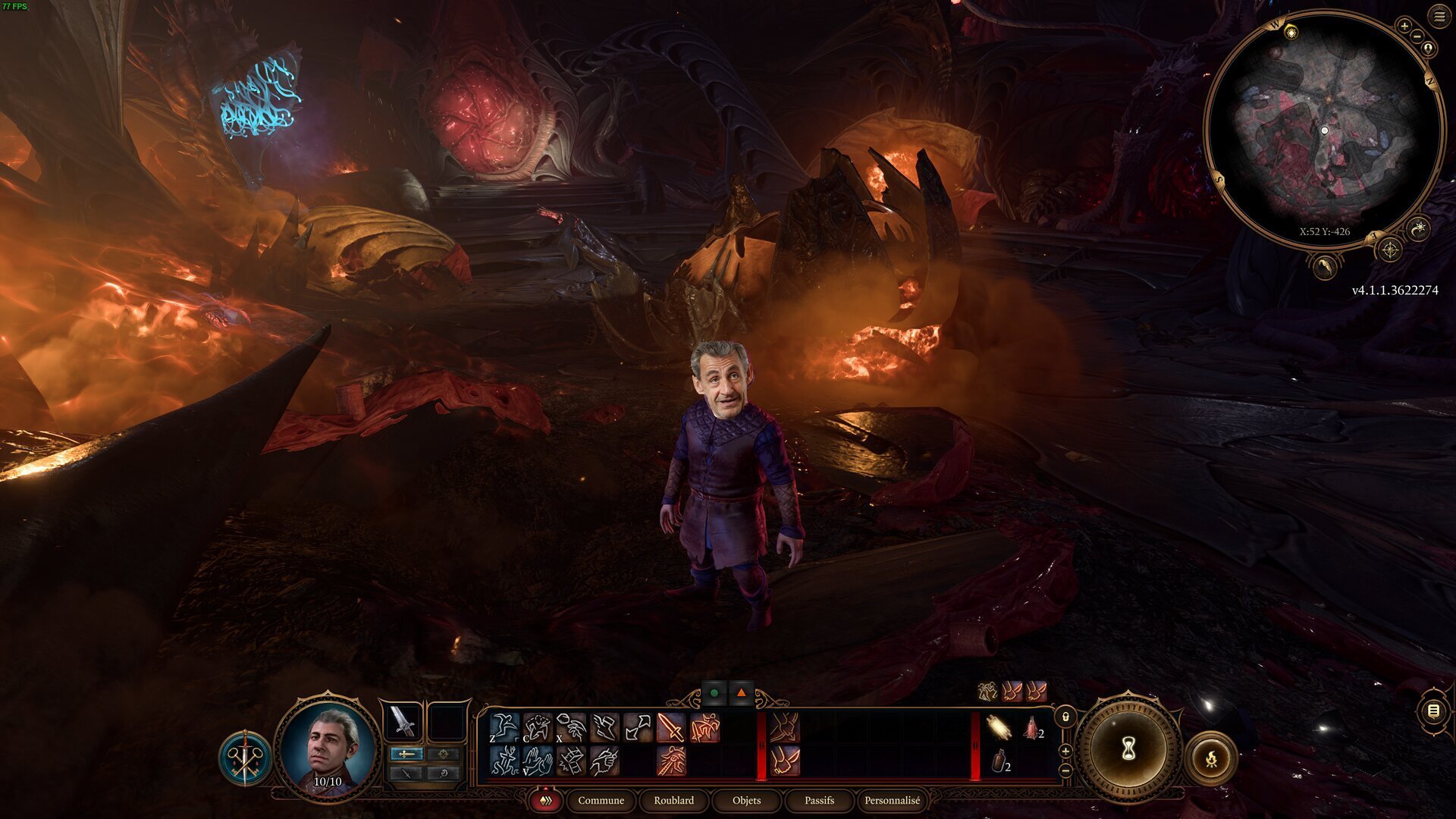Use the scroll item in hotbar
This screenshot has height=819, width=1456.
point(998,728)
